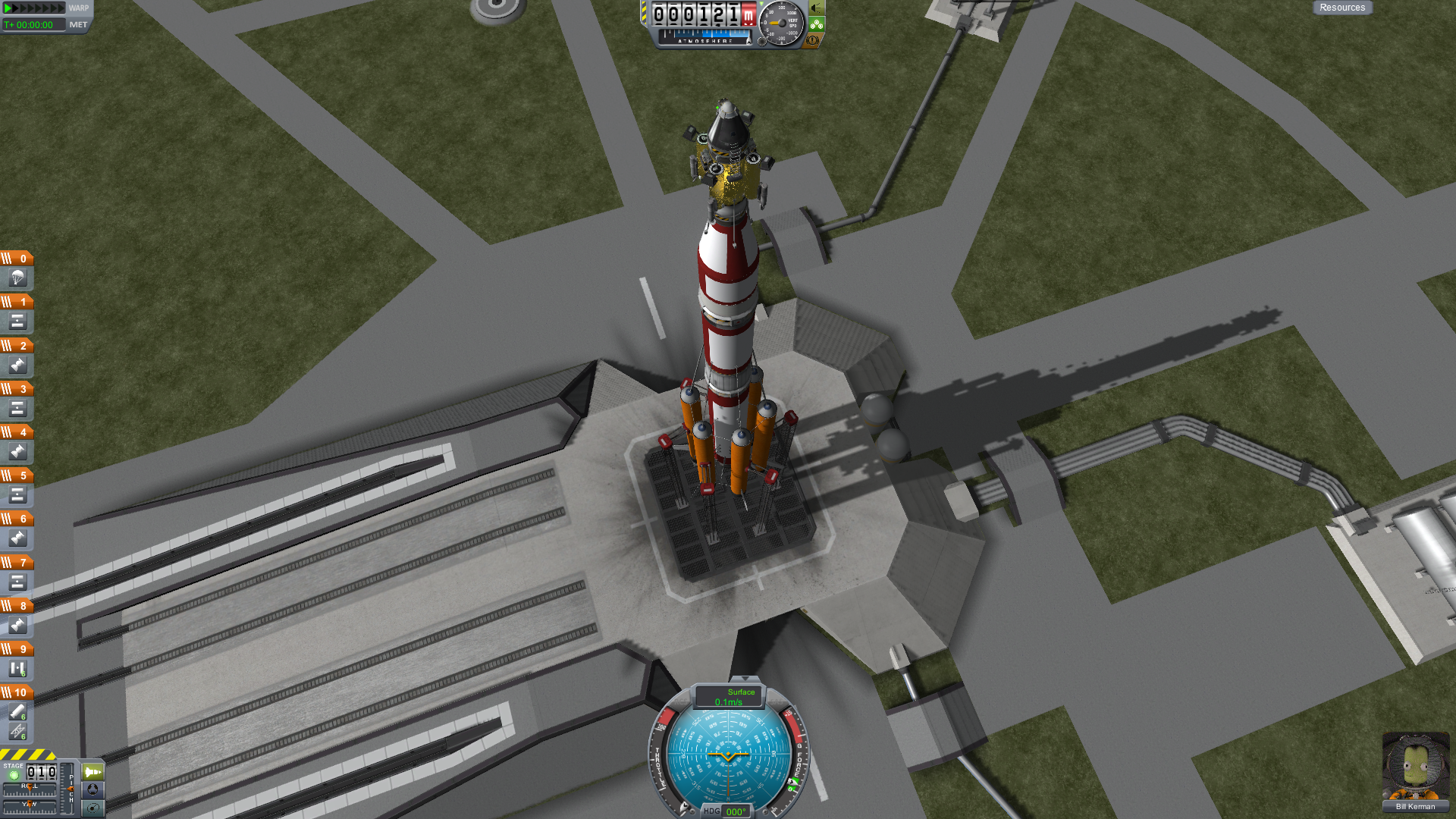Click the green stage indicator light
This screenshot has width=1456, height=819.
tap(14, 775)
